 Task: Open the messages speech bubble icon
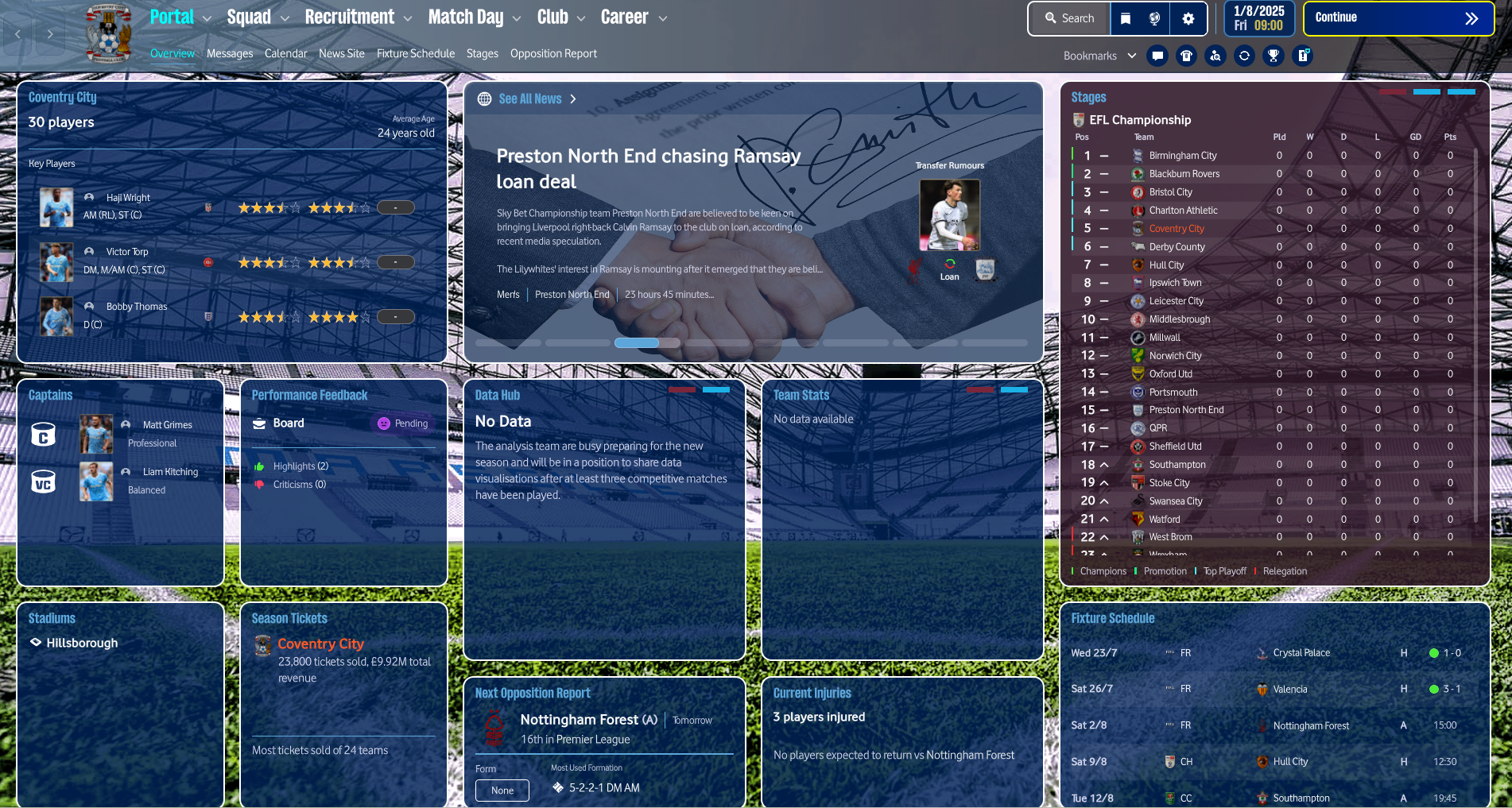1157,56
